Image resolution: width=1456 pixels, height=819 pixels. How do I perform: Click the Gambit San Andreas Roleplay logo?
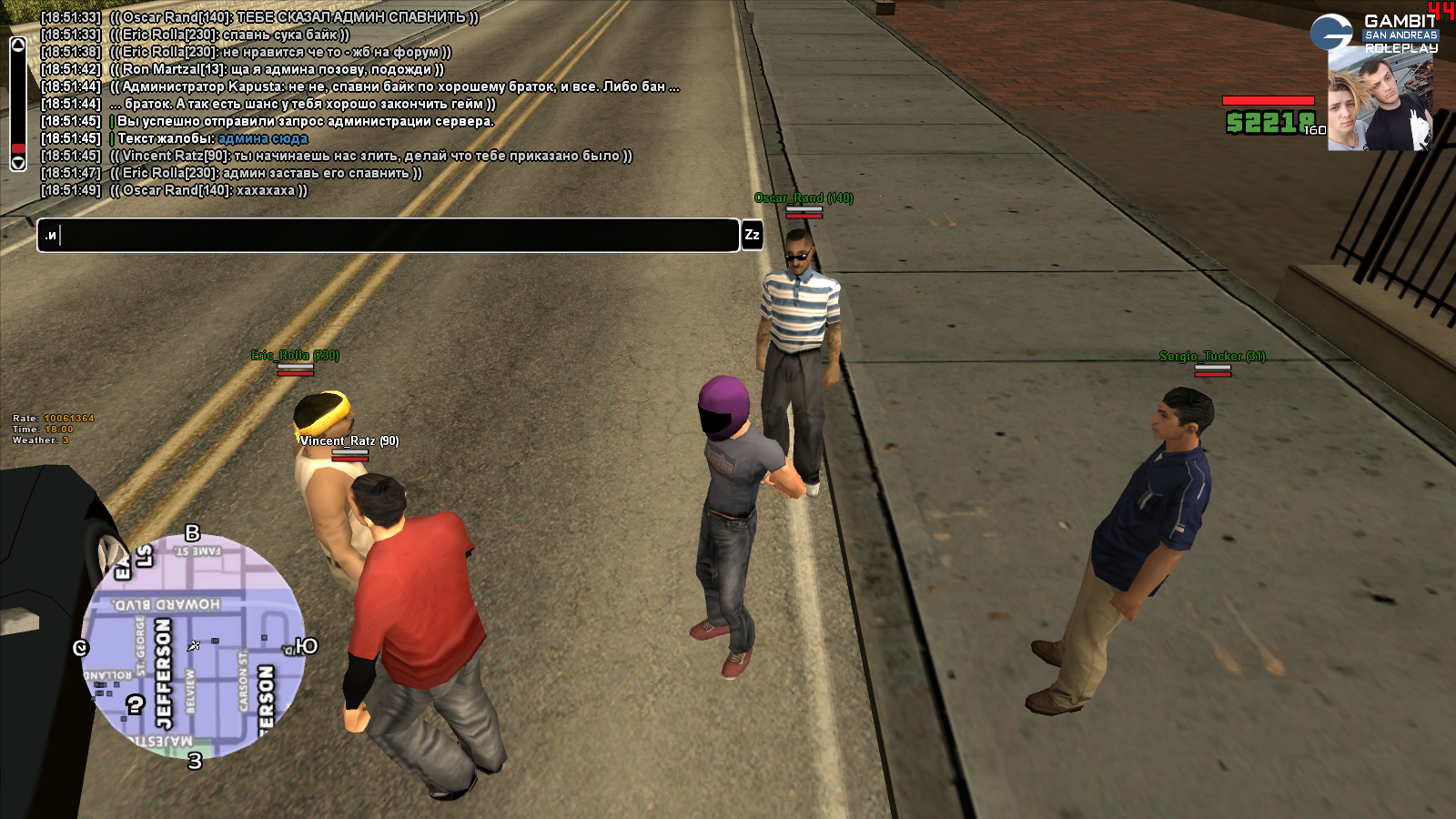[x=1374, y=33]
